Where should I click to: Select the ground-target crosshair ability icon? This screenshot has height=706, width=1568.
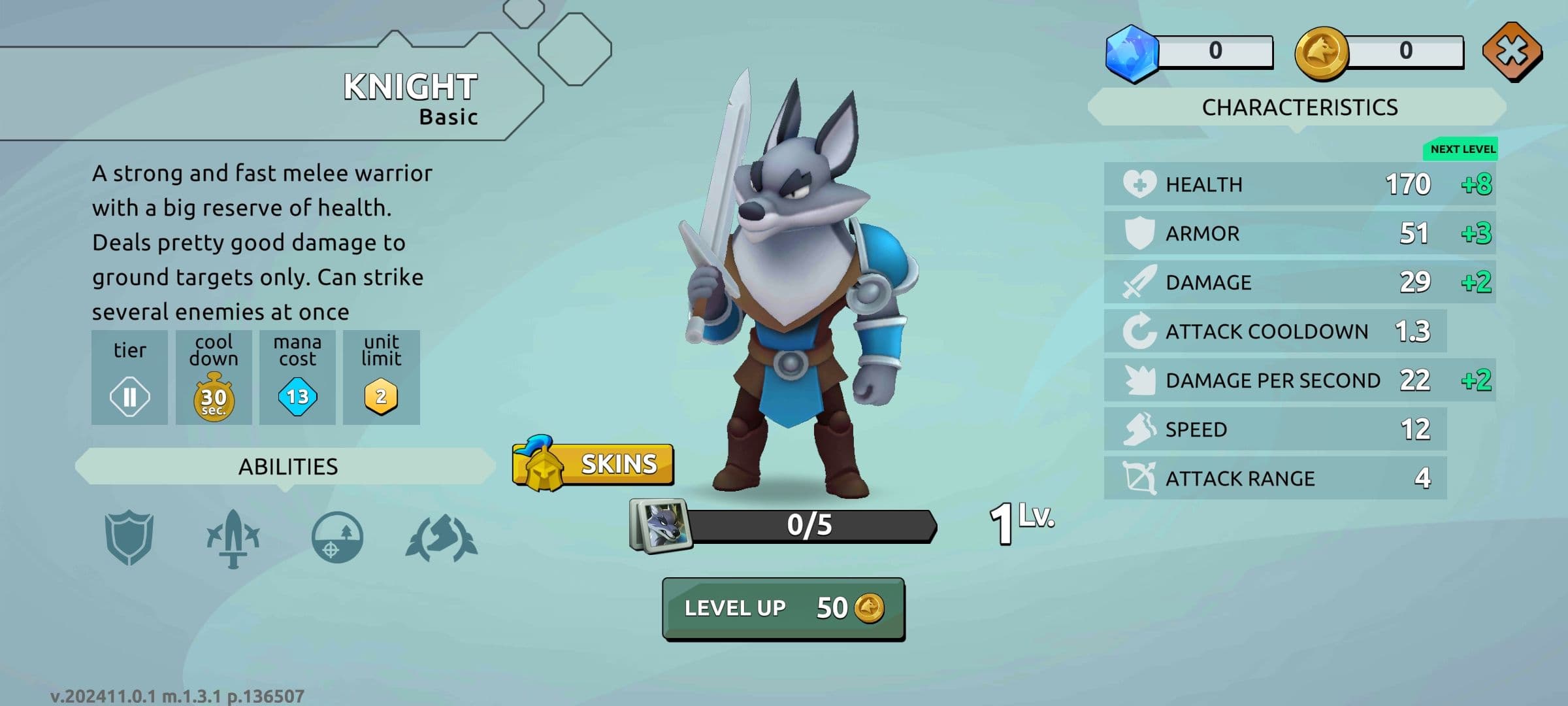click(x=336, y=538)
